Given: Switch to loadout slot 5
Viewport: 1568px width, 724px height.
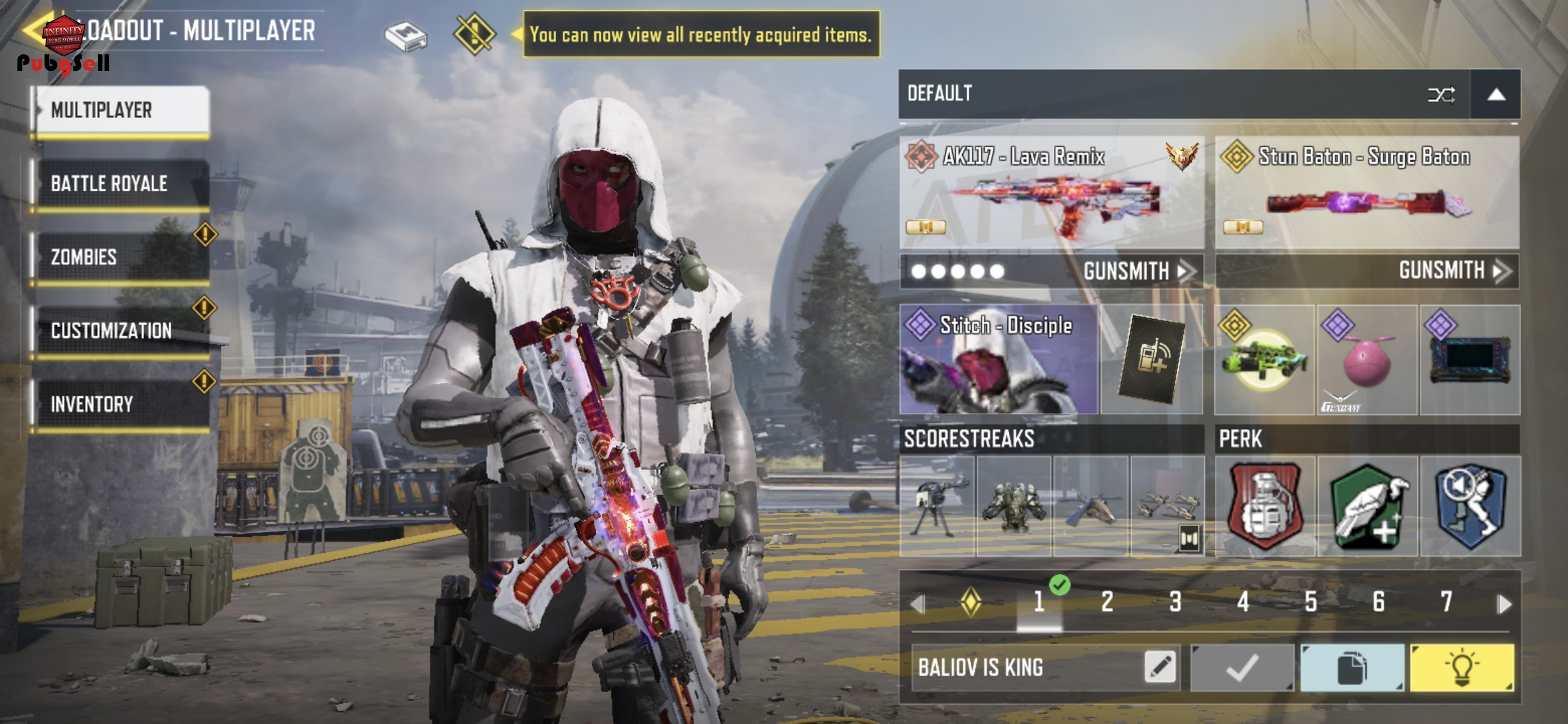Looking at the screenshot, I should point(1311,602).
